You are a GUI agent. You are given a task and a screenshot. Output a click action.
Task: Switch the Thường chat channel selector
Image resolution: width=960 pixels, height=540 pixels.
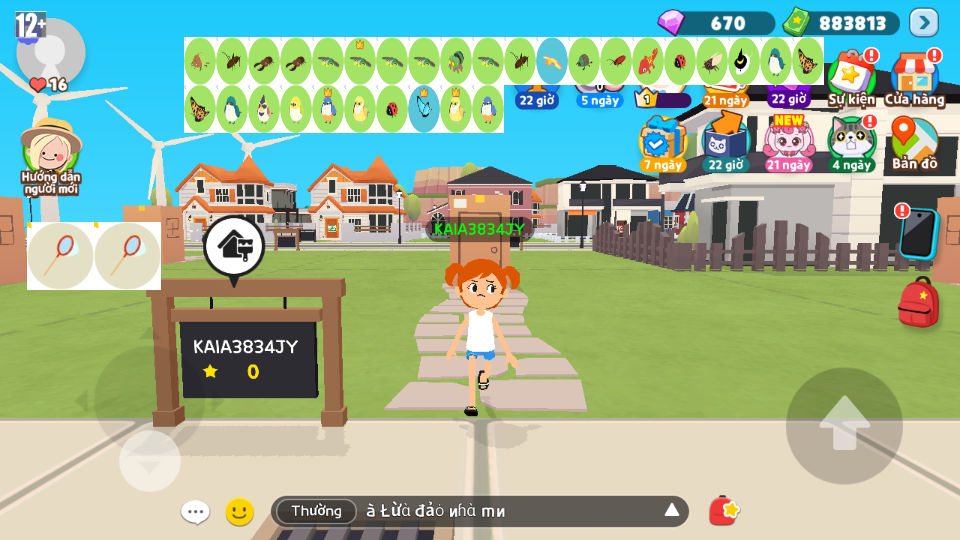316,511
